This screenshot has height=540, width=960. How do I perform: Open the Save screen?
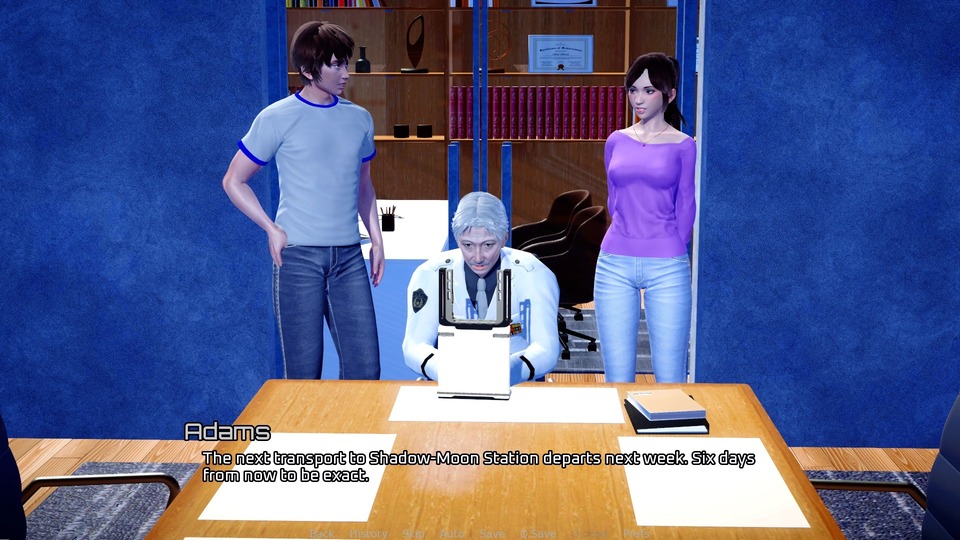pyautogui.click(x=492, y=534)
